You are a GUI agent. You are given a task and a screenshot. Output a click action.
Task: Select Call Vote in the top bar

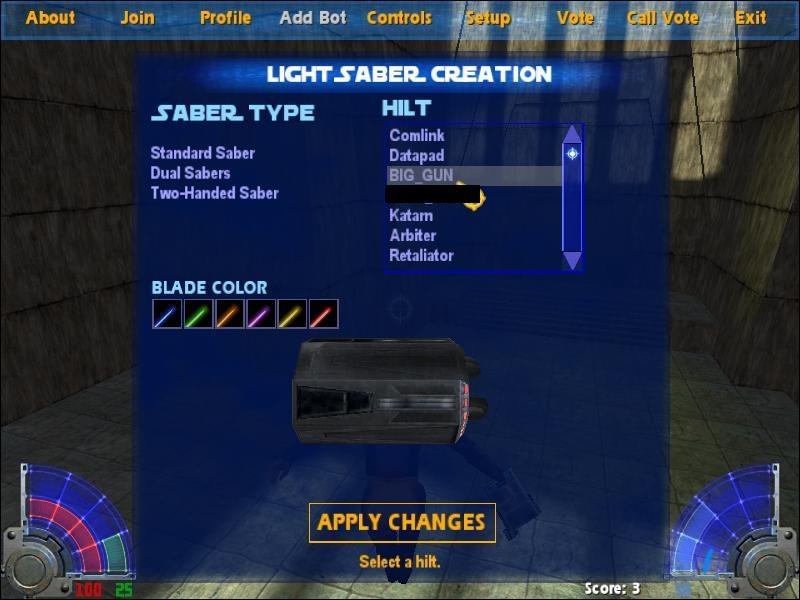tap(663, 18)
